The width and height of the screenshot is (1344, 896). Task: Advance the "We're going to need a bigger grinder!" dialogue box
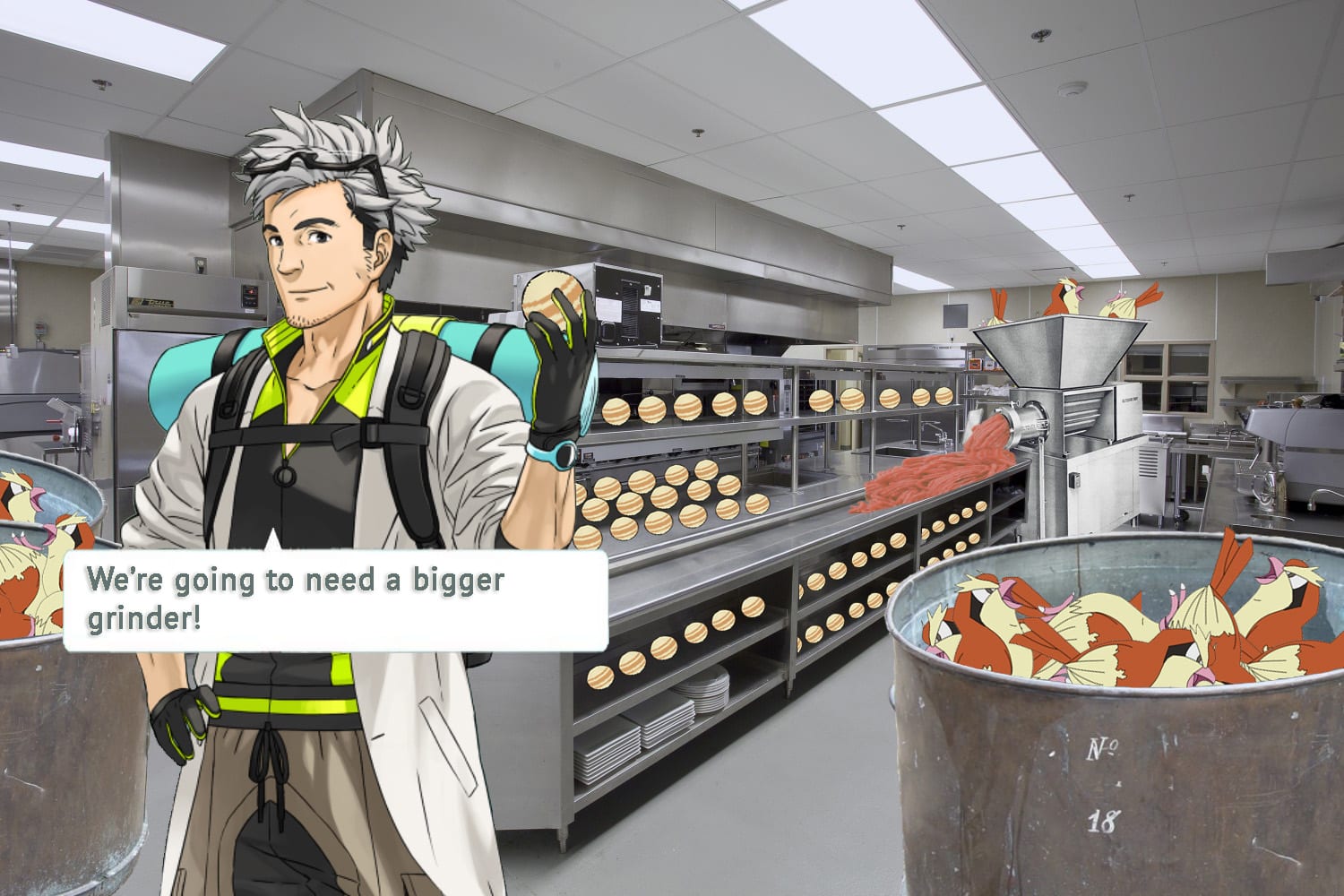335,599
